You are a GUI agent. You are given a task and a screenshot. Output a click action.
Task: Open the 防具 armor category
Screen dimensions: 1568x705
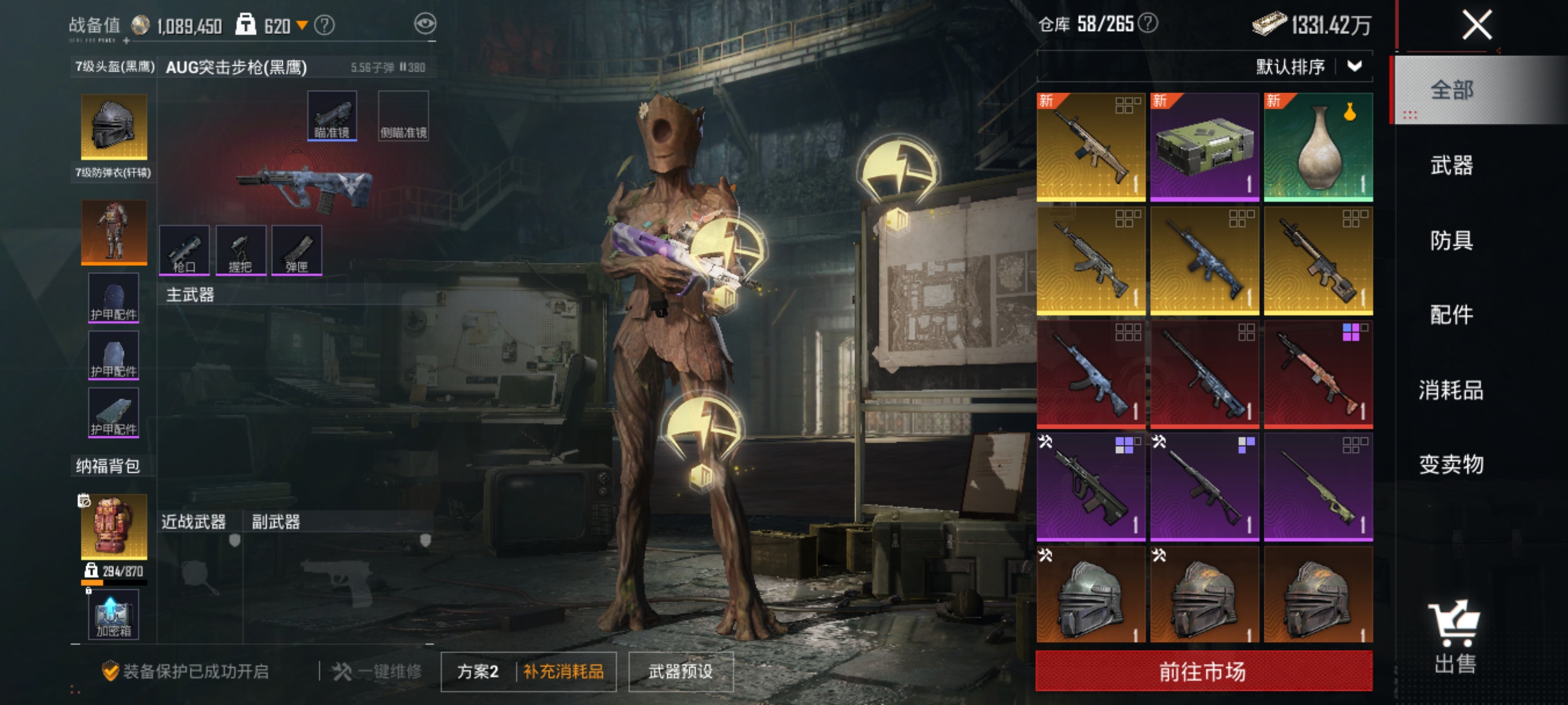pyautogui.click(x=1451, y=240)
